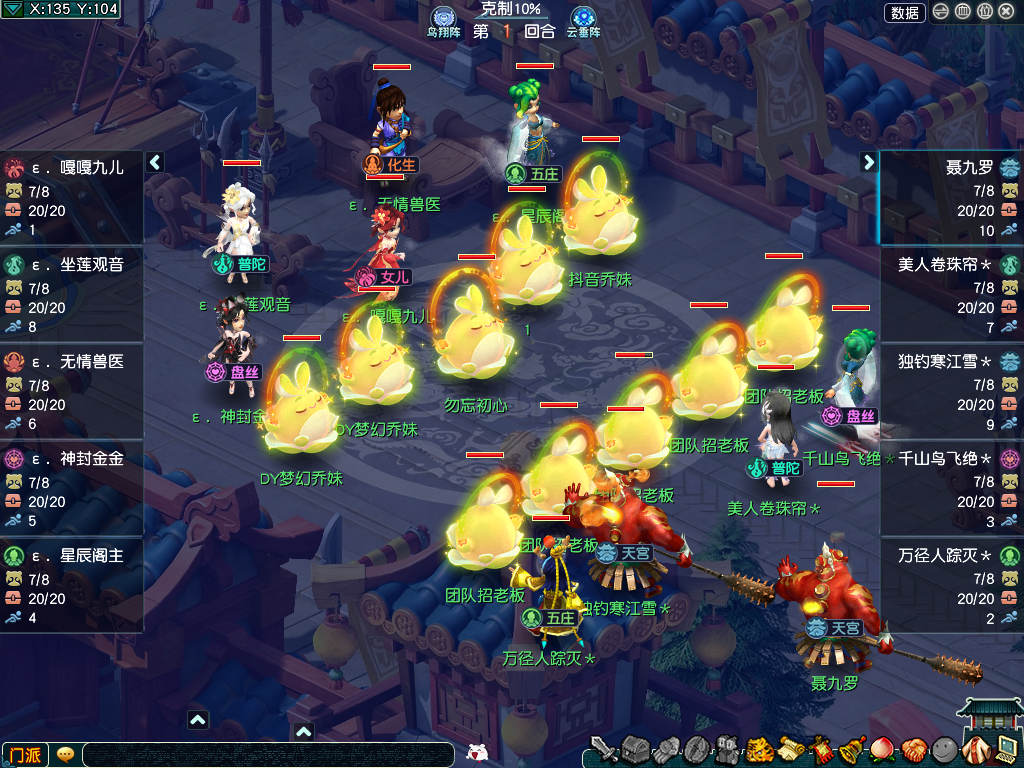Collapse the right team panel arrow
The image size is (1024, 768).
(869, 162)
